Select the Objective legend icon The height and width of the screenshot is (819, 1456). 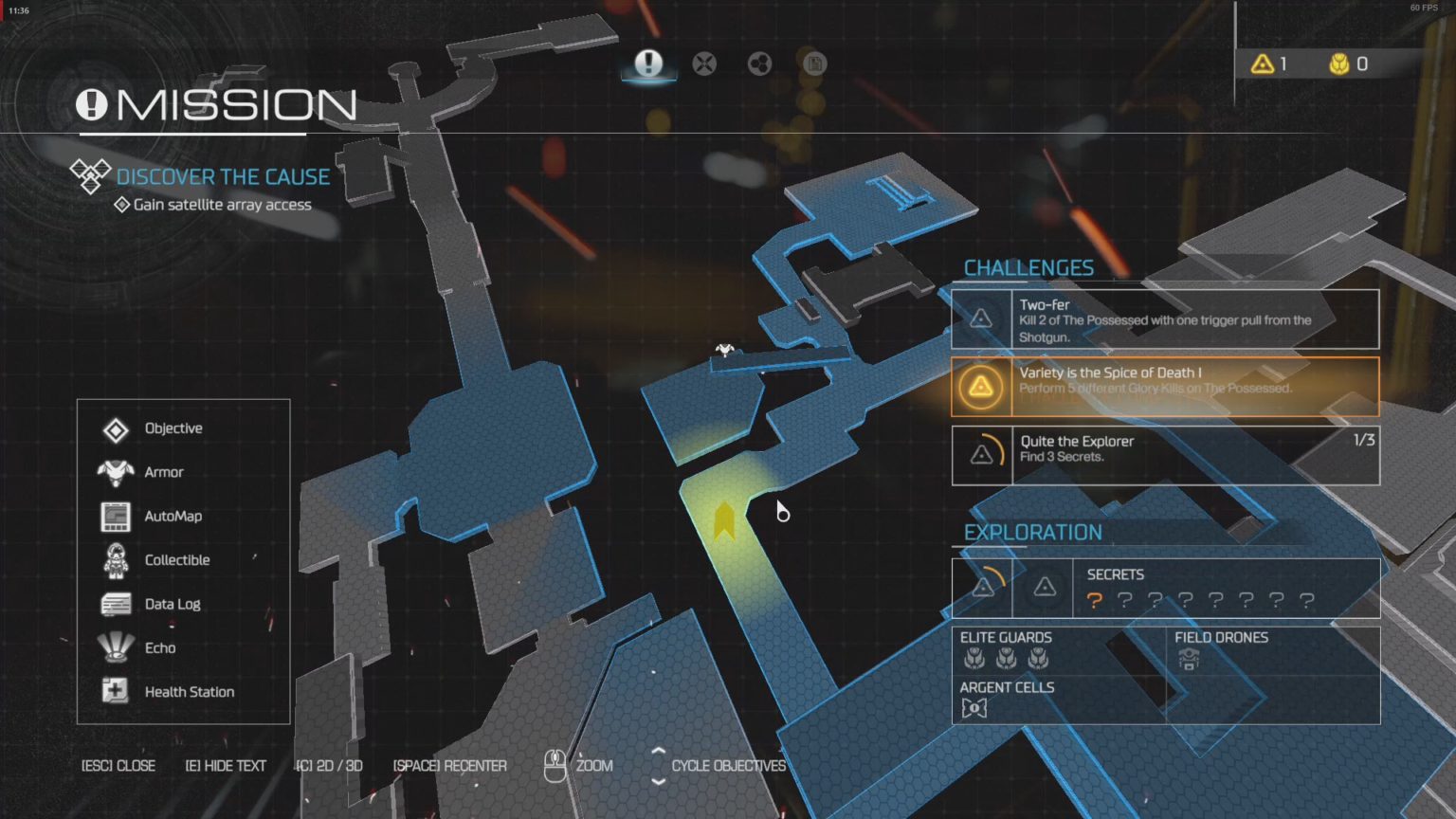point(114,428)
